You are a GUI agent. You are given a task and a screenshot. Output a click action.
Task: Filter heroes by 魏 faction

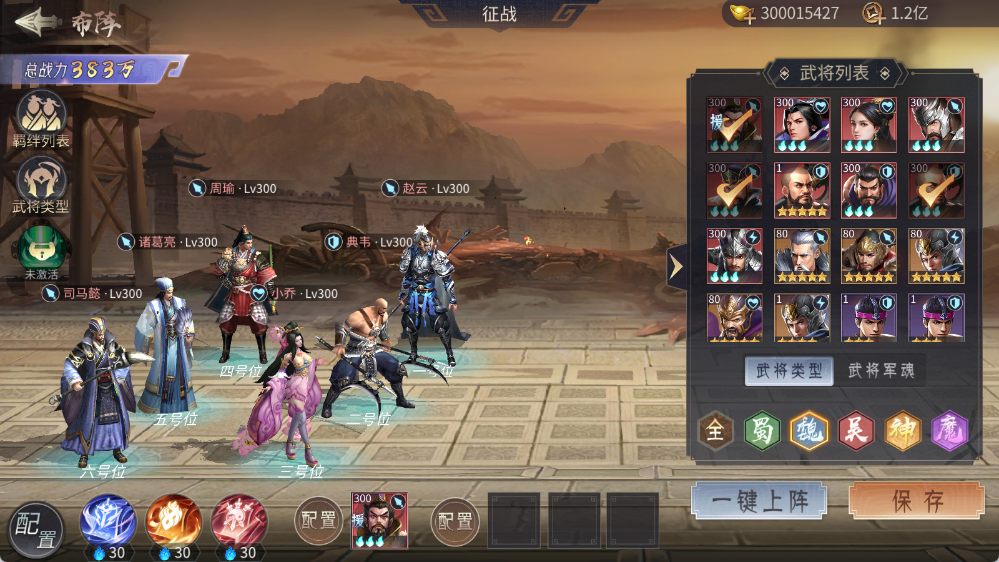[x=809, y=431]
